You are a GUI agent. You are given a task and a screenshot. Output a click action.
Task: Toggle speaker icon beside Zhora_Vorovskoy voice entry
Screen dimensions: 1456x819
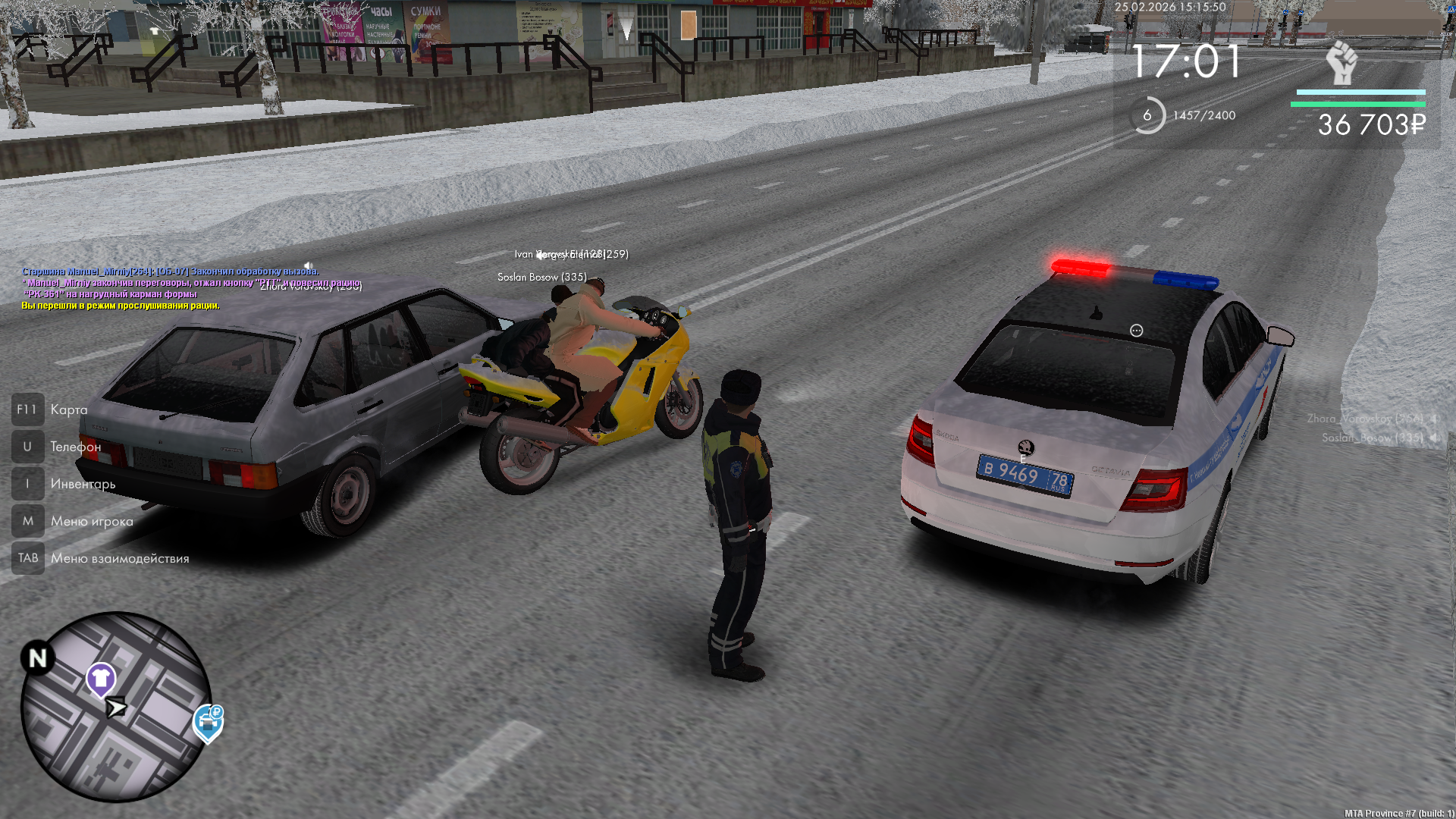(x=1434, y=419)
